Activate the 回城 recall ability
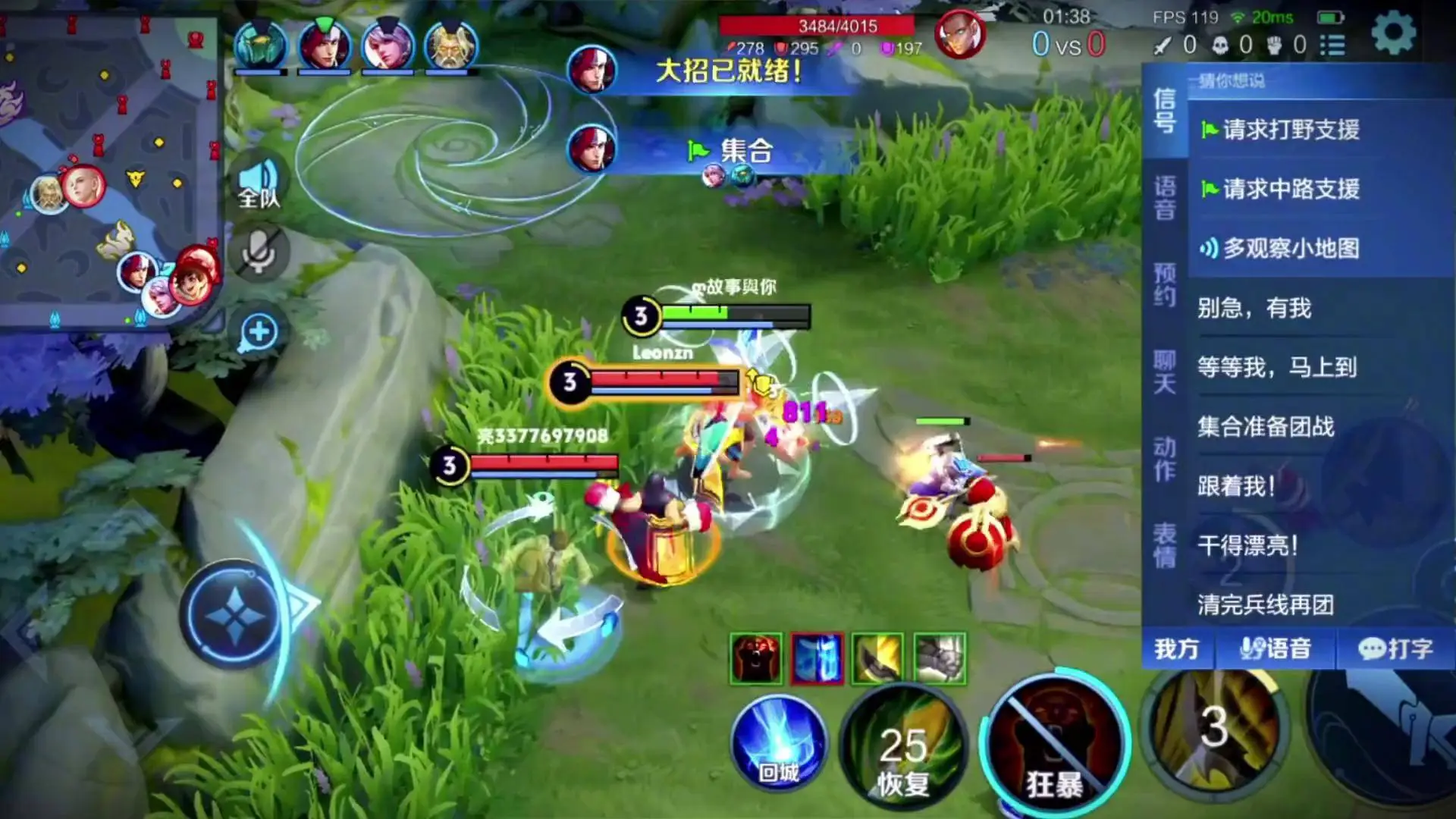 pos(779,743)
